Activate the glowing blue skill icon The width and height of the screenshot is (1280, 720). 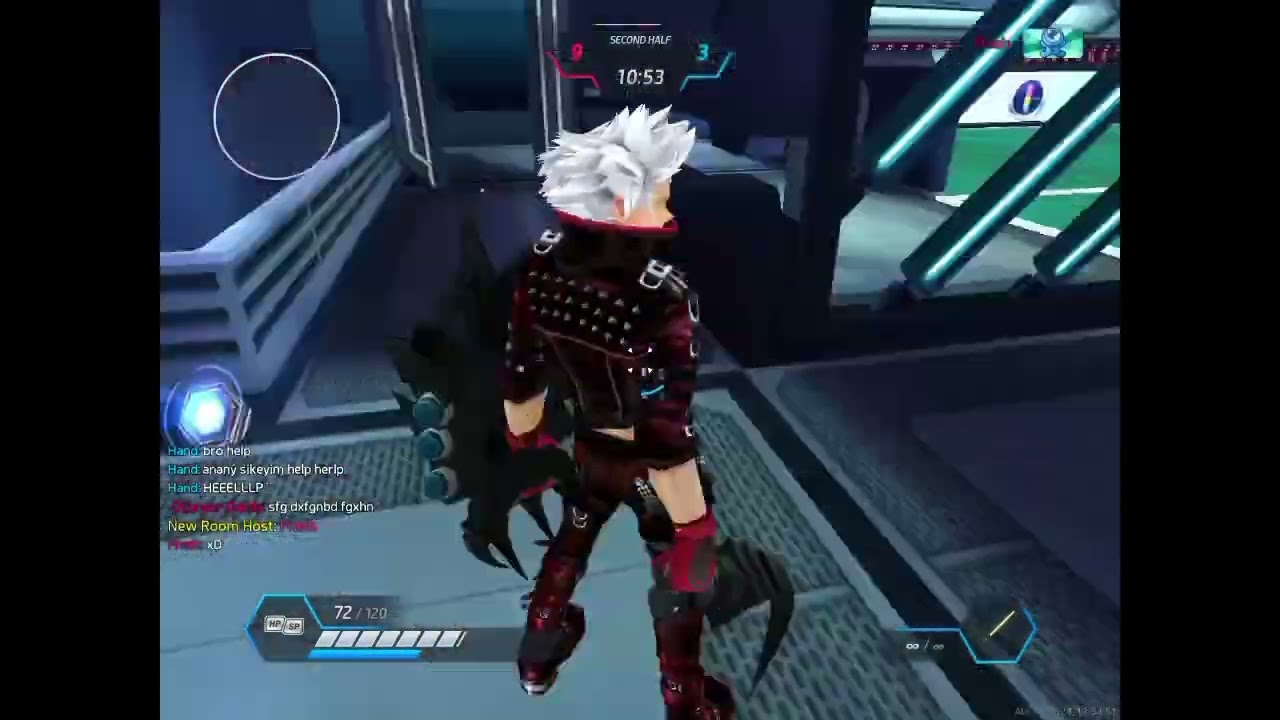click(207, 413)
